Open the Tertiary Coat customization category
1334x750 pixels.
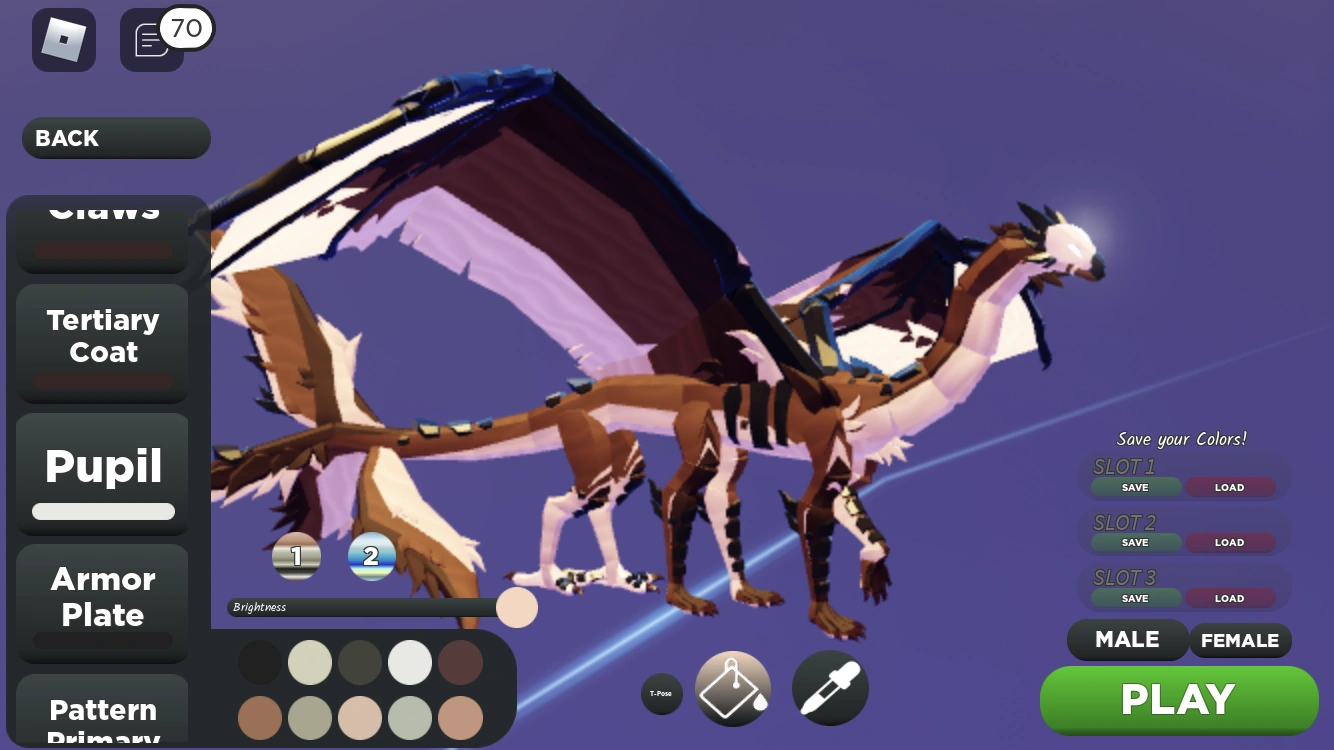[x=102, y=336]
